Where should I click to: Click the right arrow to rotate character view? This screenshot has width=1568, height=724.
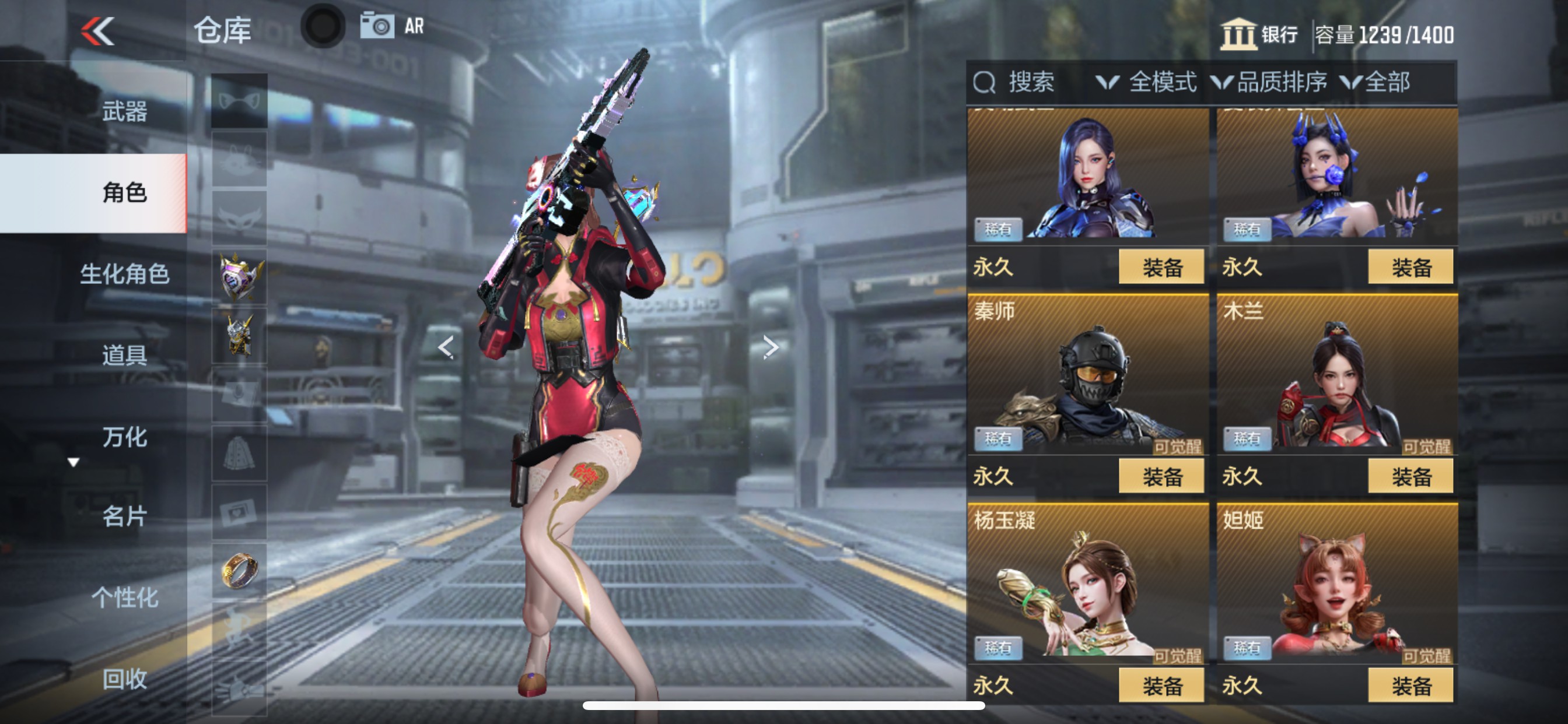pos(772,347)
